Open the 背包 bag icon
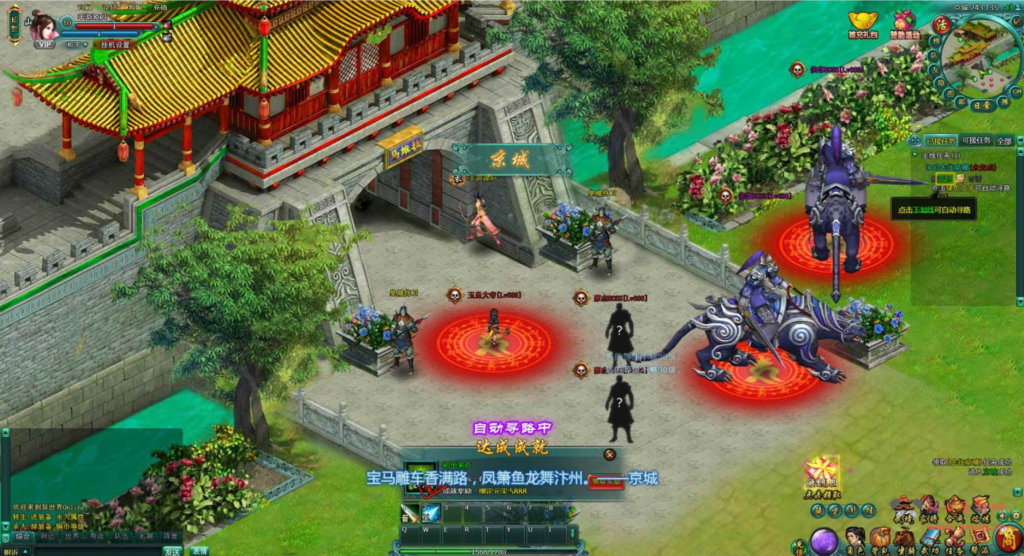1024x556 pixels. click(x=879, y=538)
